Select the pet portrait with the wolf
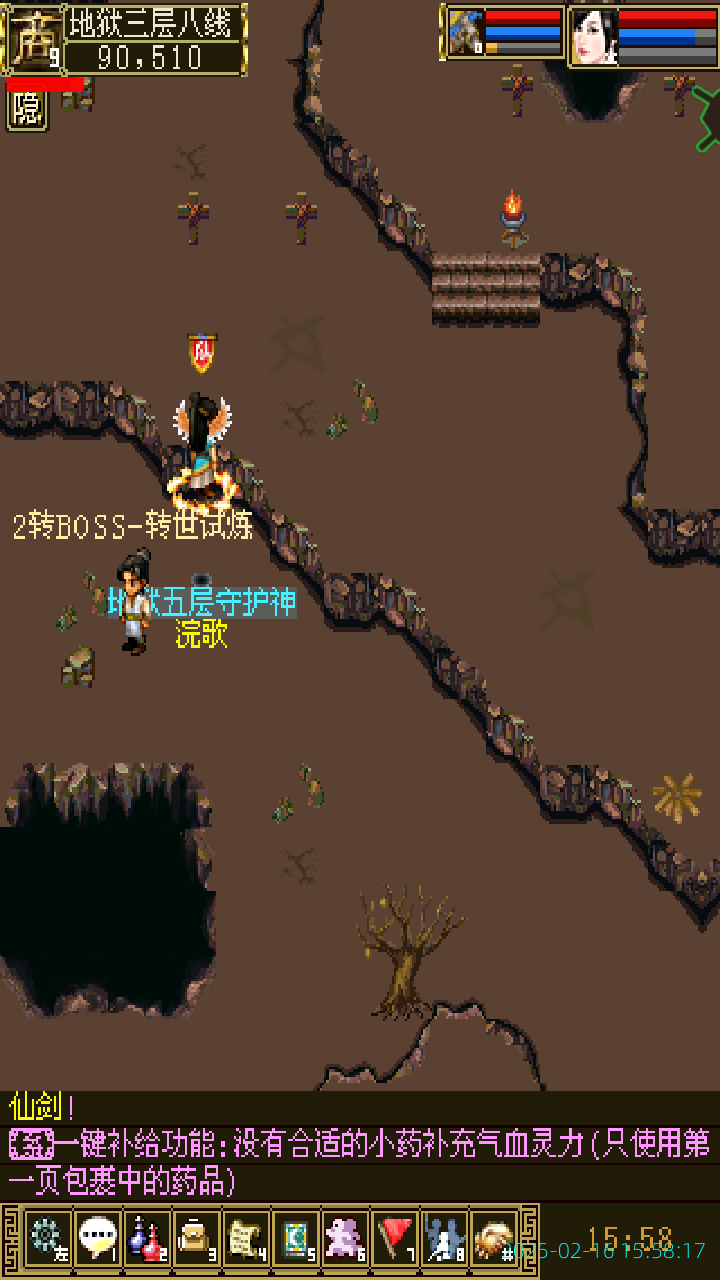The image size is (720, 1280). pyautogui.click(x=465, y=35)
